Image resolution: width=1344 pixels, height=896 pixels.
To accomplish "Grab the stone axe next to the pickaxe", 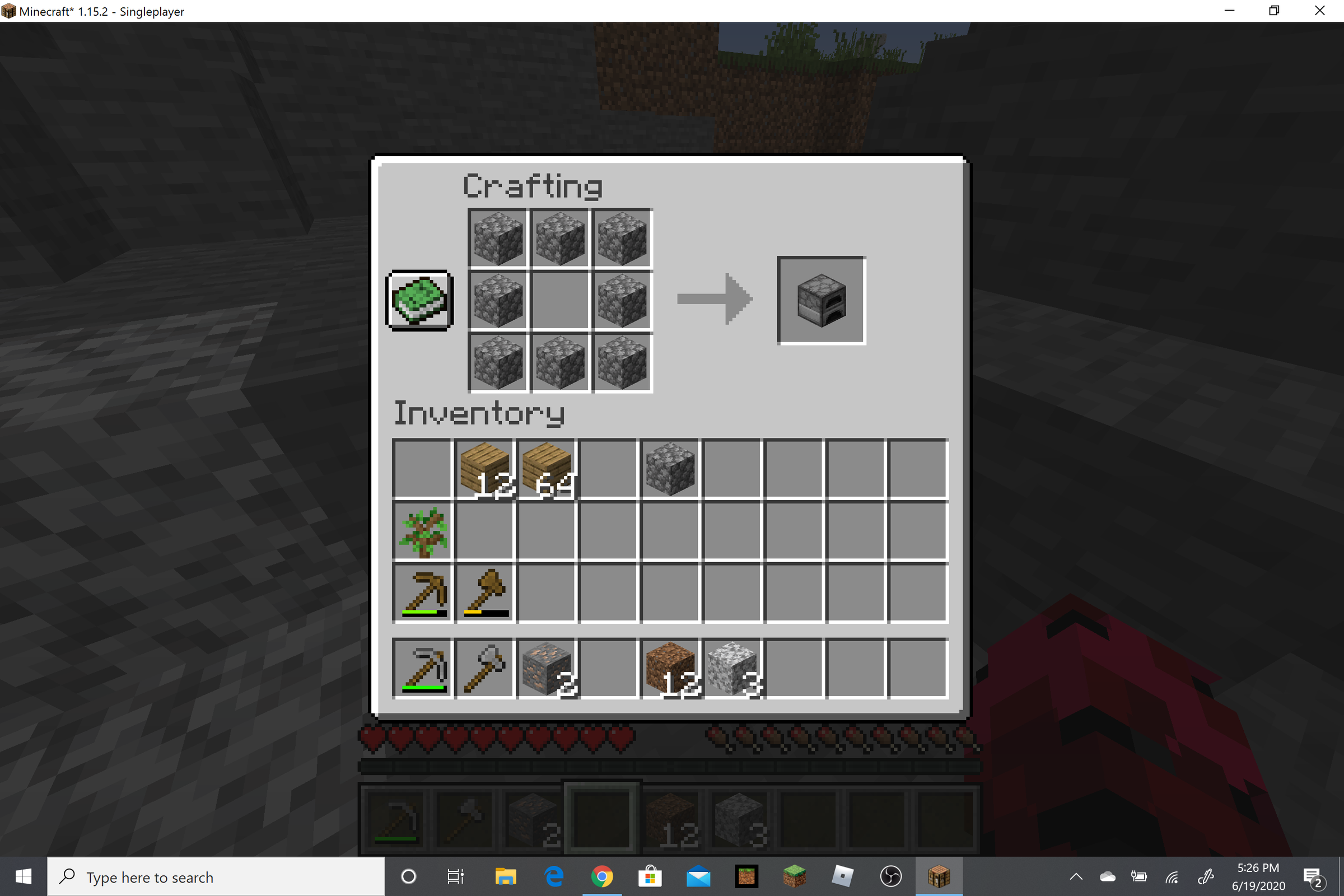I will click(484, 669).
